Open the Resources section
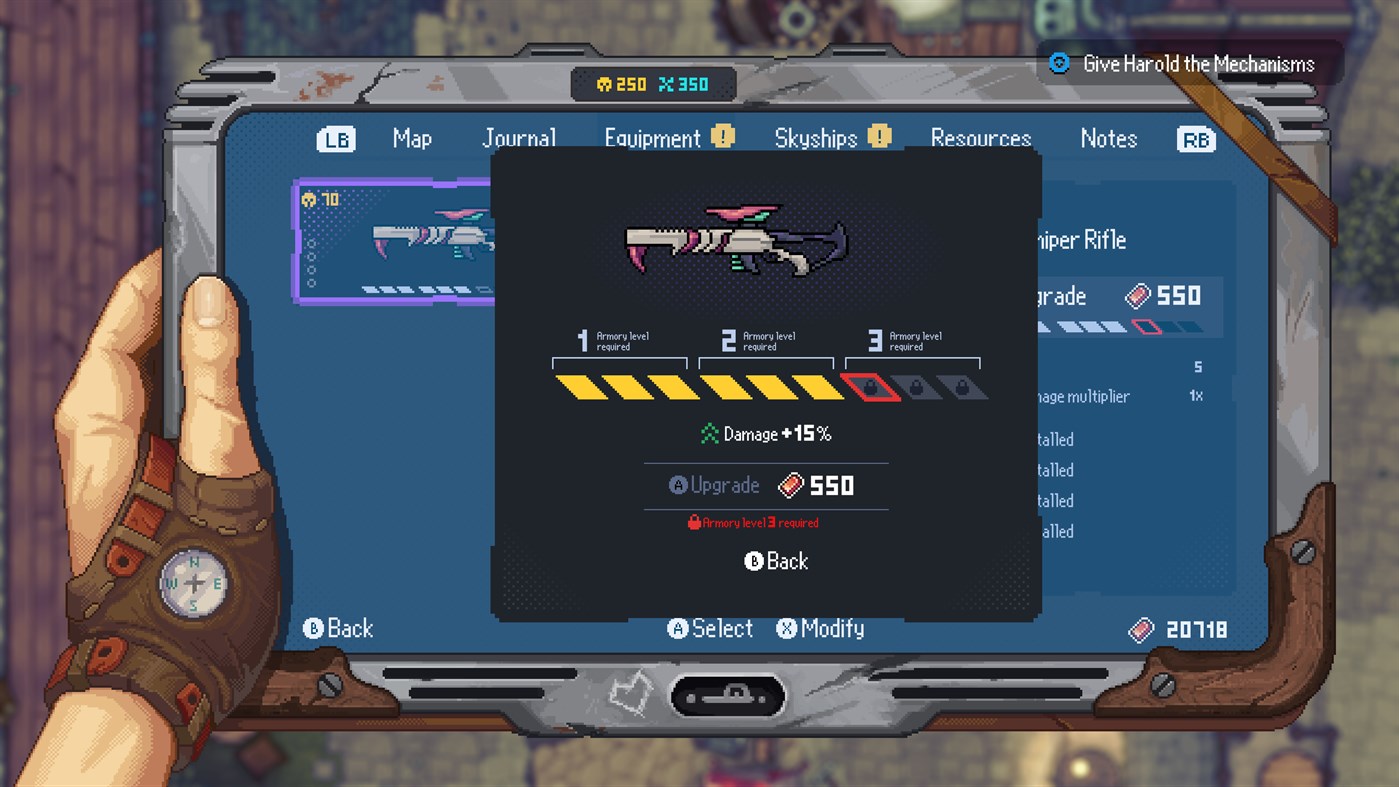 tap(980, 138)
